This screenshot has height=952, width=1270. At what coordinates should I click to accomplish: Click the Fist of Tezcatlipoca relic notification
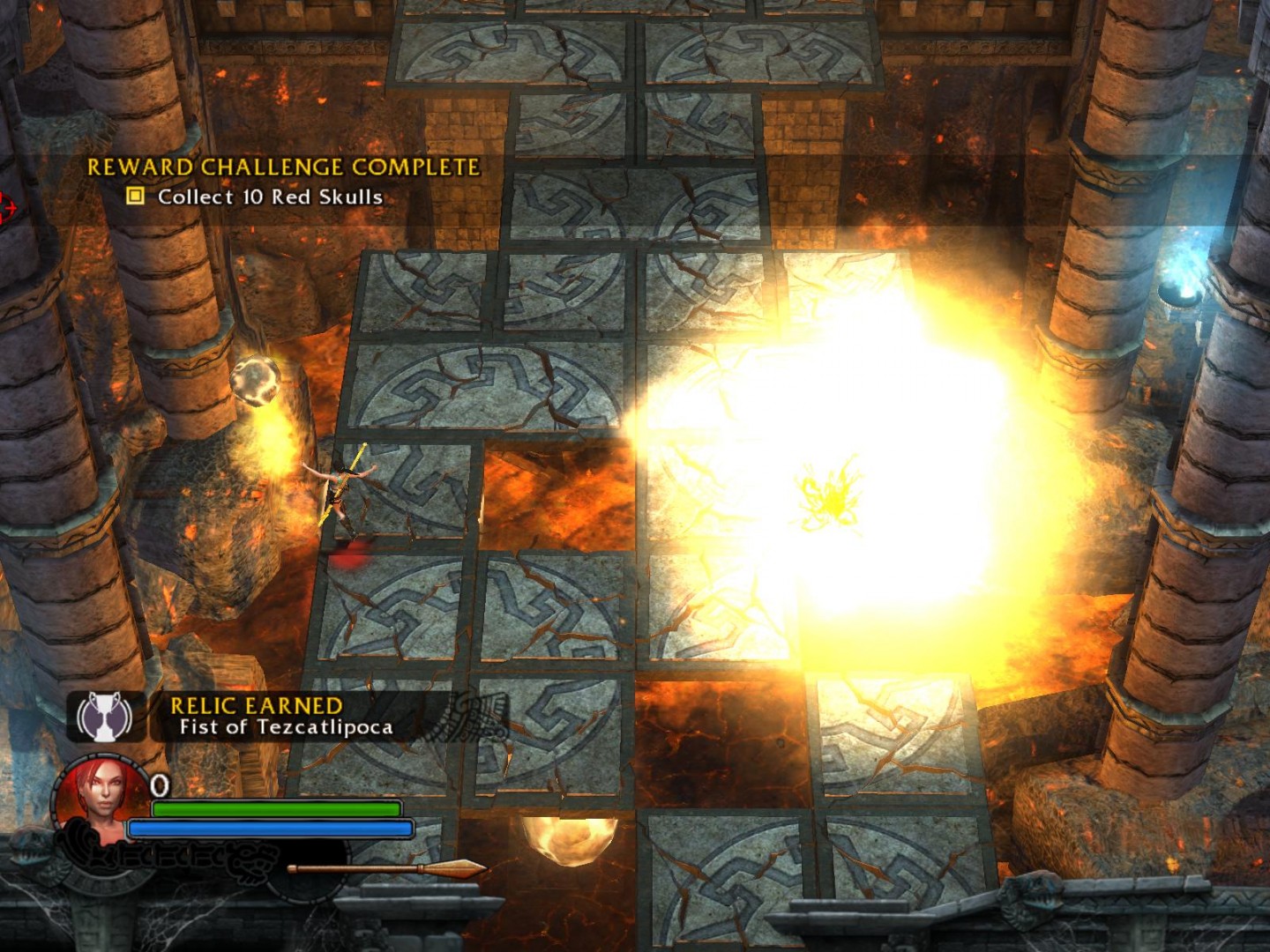tap(286, 726)
